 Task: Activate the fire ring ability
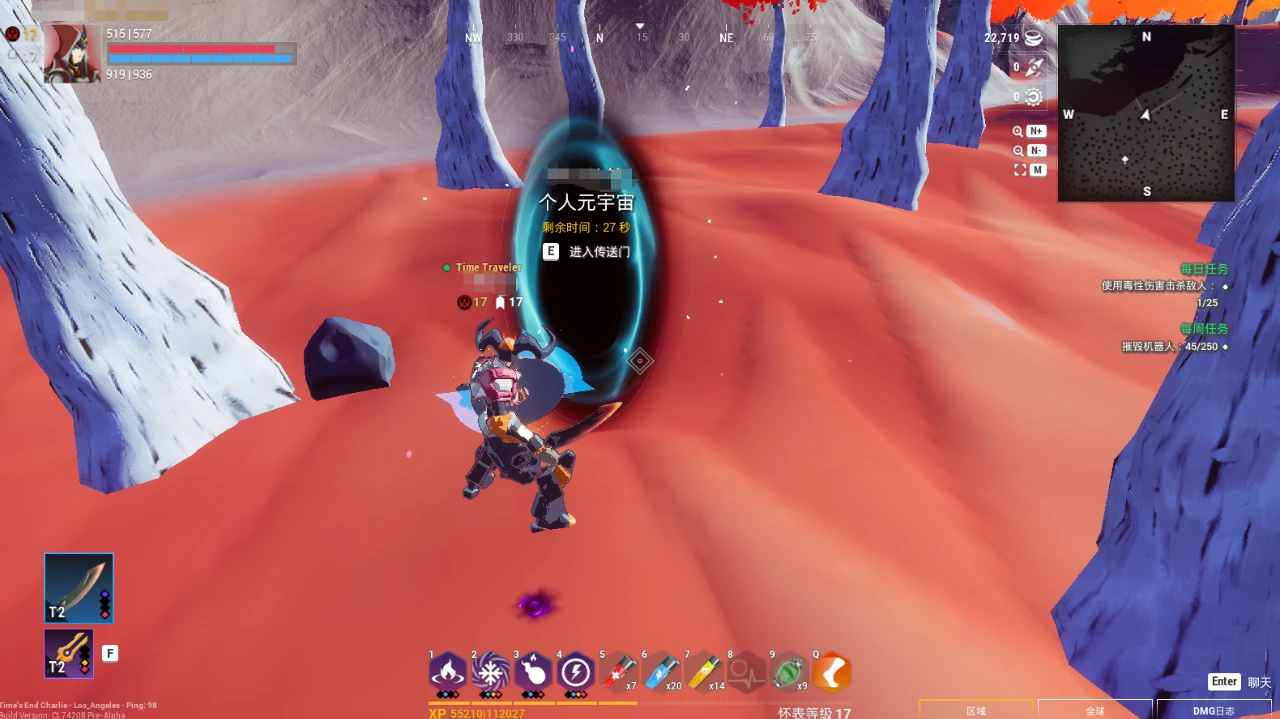click(x=447, y=671)
